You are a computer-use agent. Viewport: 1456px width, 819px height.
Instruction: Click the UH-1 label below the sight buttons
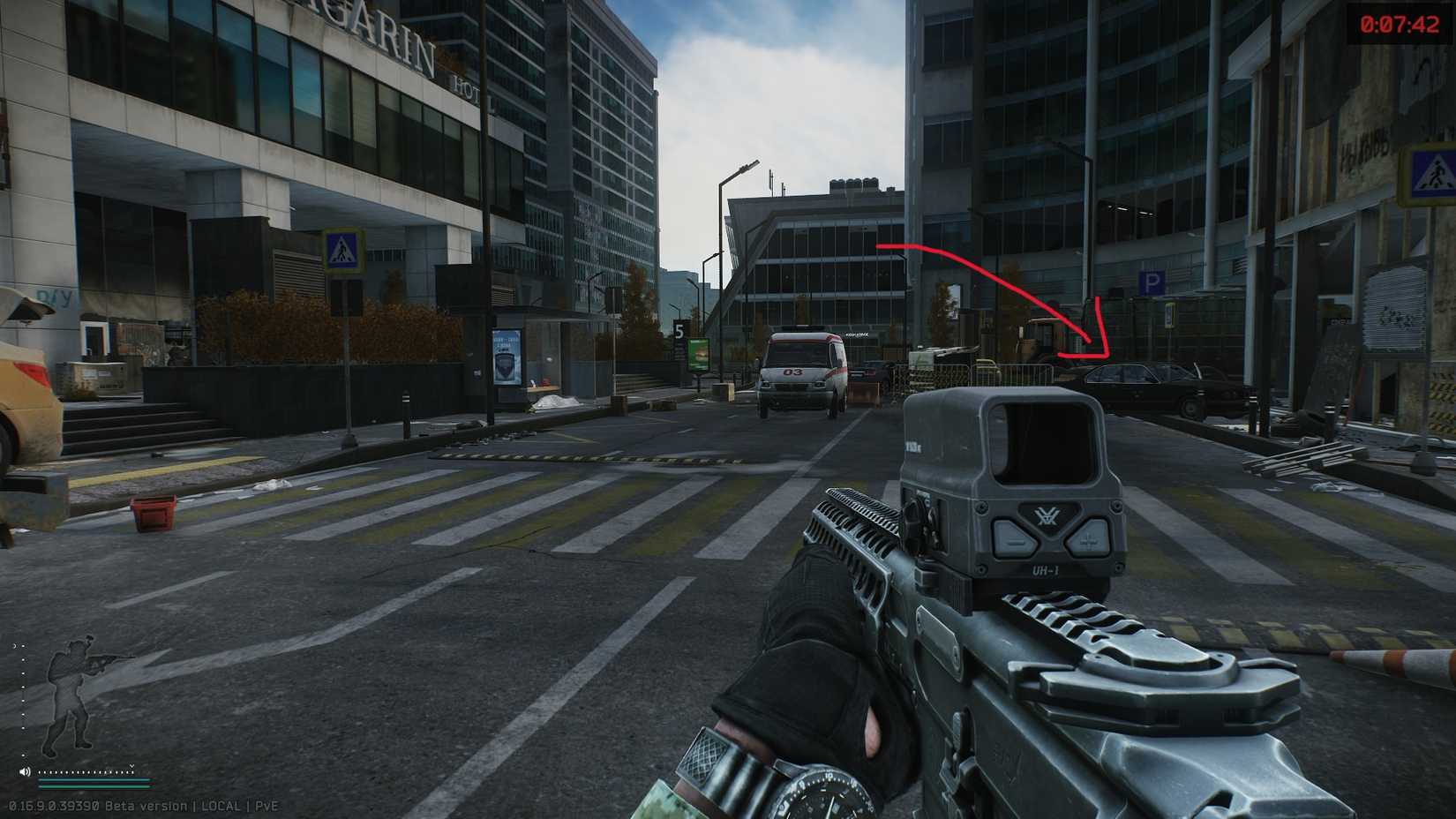click(1046, 569)
